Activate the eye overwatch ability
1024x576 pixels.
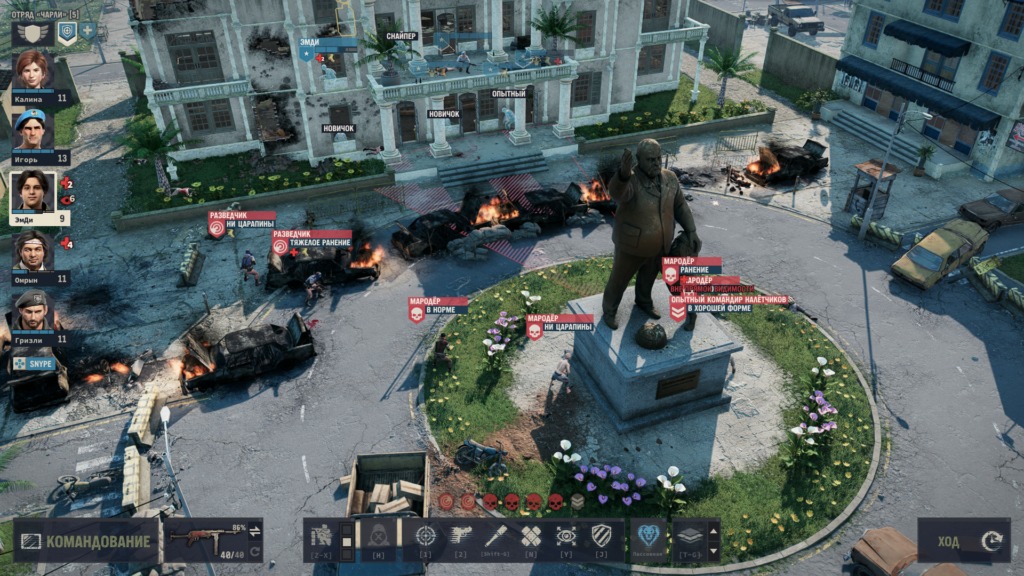566,536
